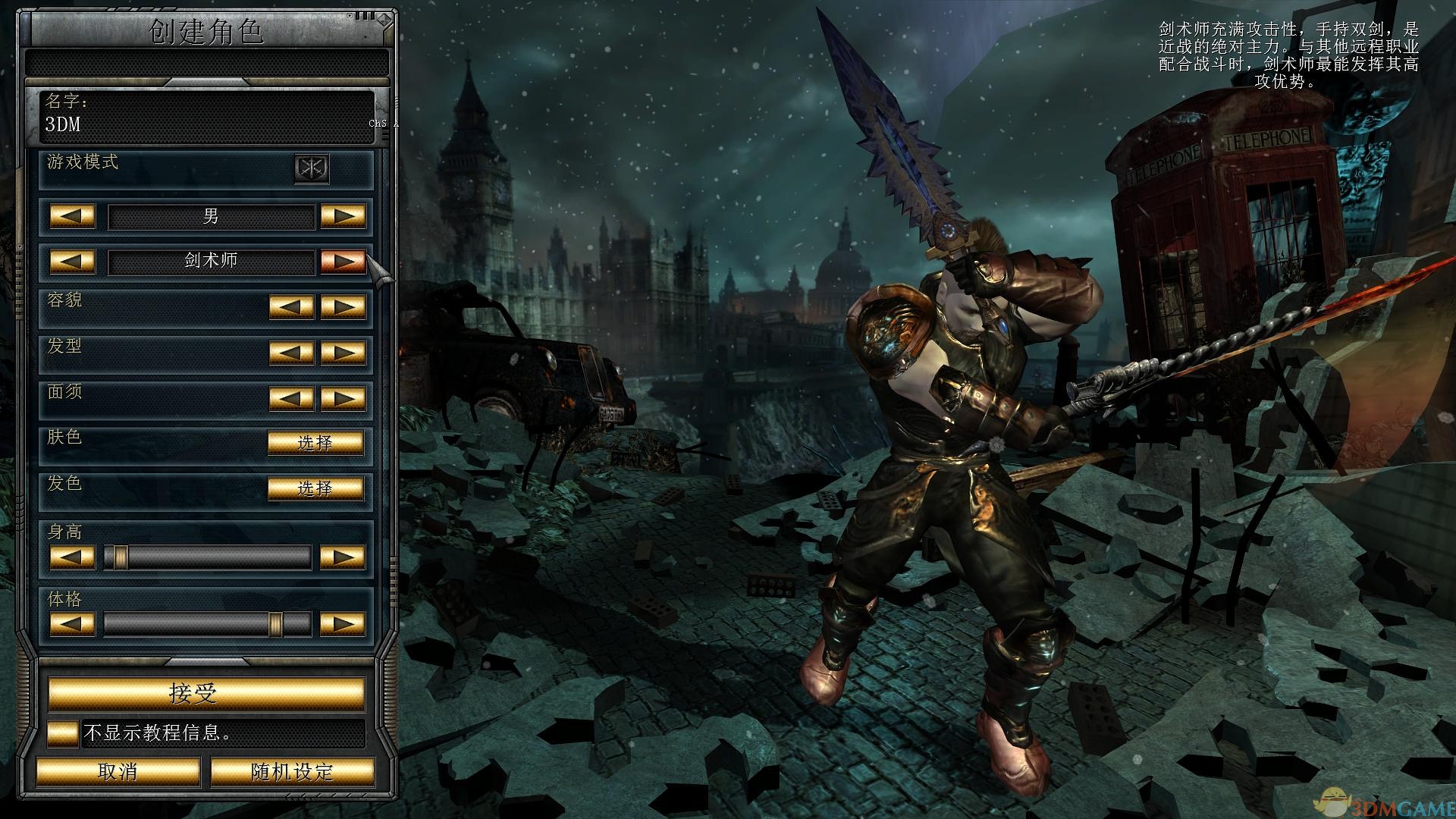Image resolution: width=1456 pixels, height=819 pixels.
Task: Click the 身高 height slider track
Action: point(207,557)
